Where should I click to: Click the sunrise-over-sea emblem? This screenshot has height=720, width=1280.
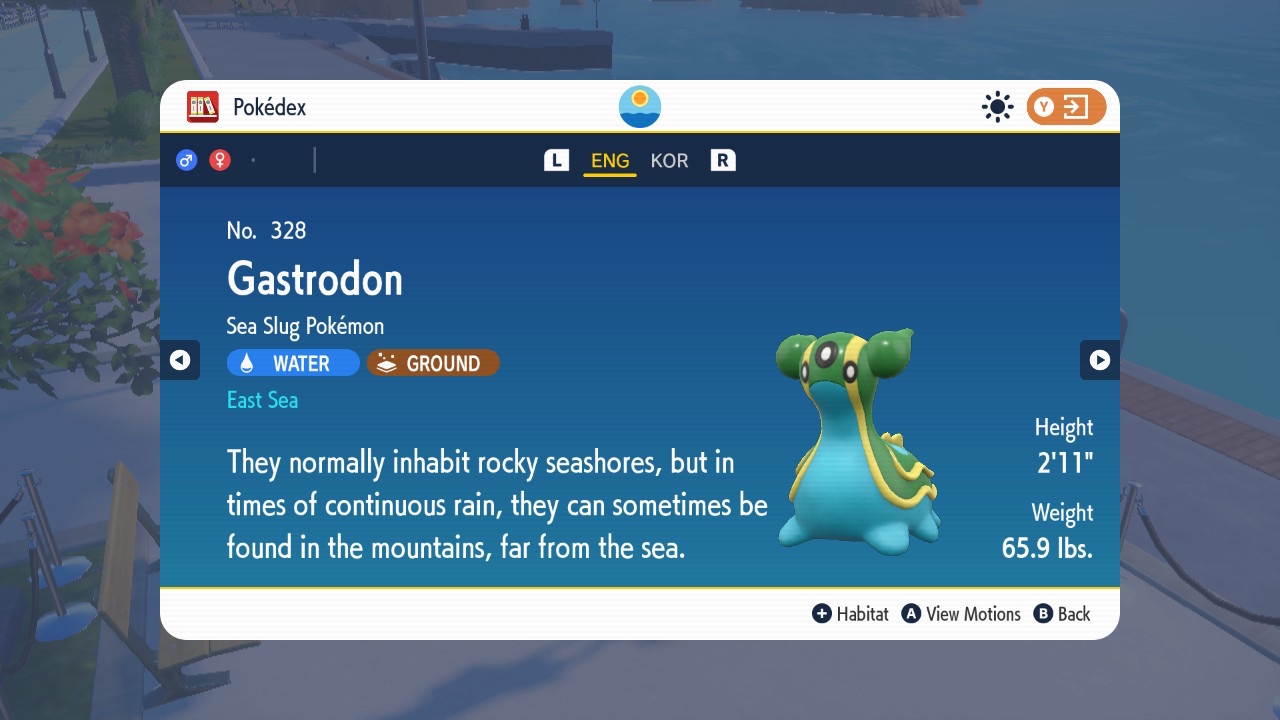pyautogui.click(x=640, y=107)
